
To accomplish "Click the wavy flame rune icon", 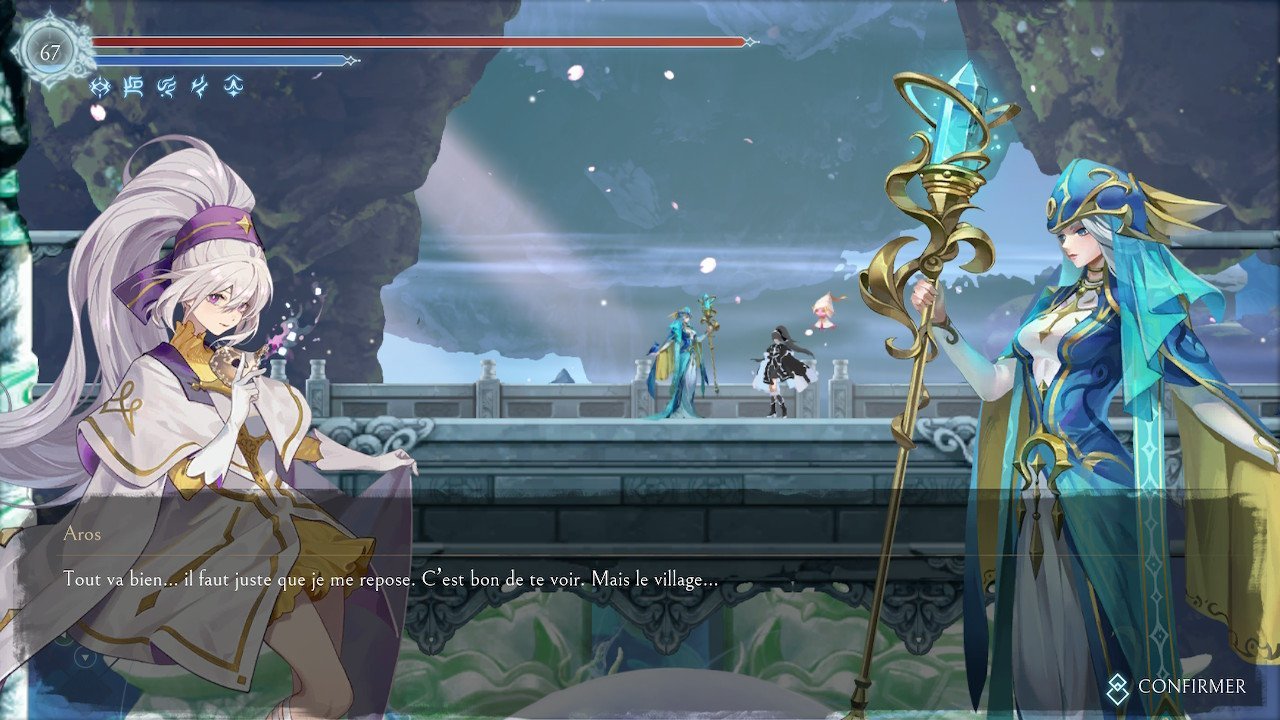I will coord(166,87).
